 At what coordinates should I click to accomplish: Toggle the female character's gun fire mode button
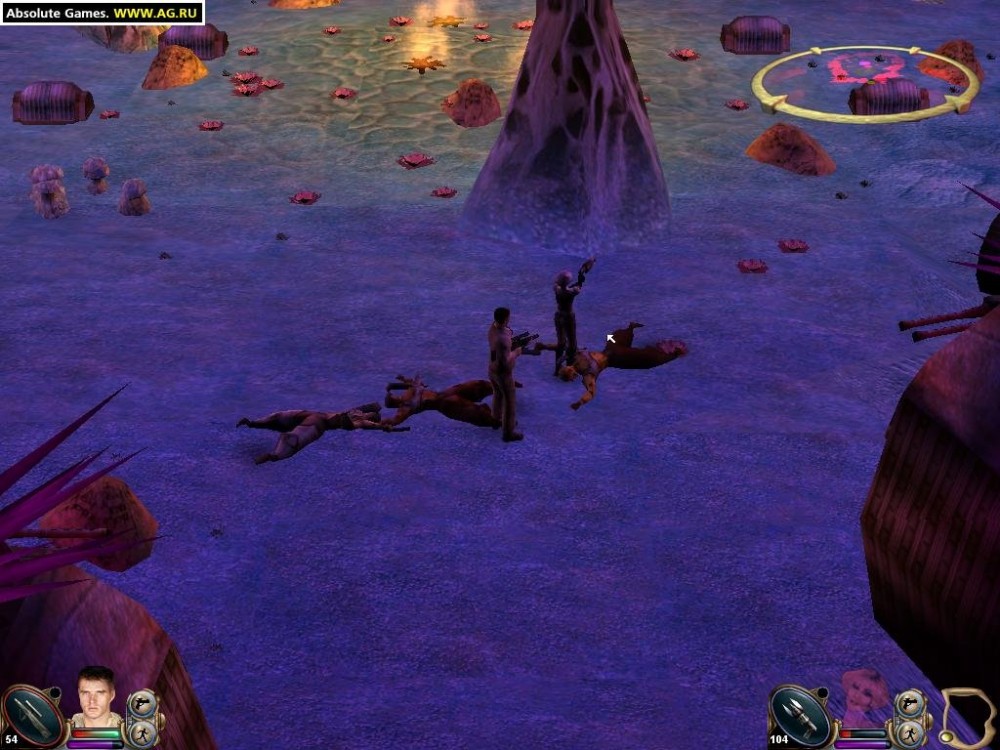(x=911, y=705)
